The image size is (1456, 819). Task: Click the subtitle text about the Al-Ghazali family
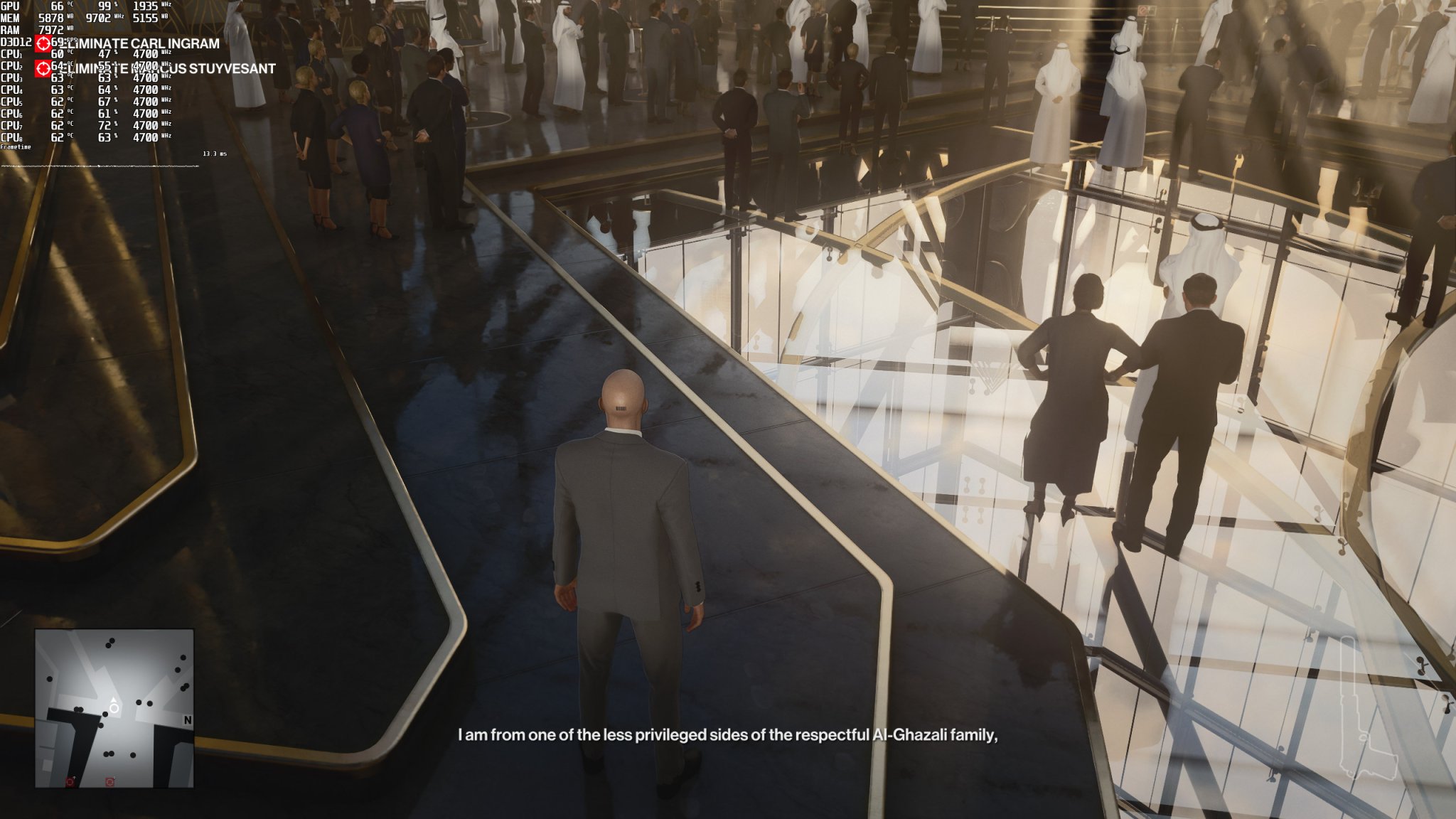coord(730,736)
